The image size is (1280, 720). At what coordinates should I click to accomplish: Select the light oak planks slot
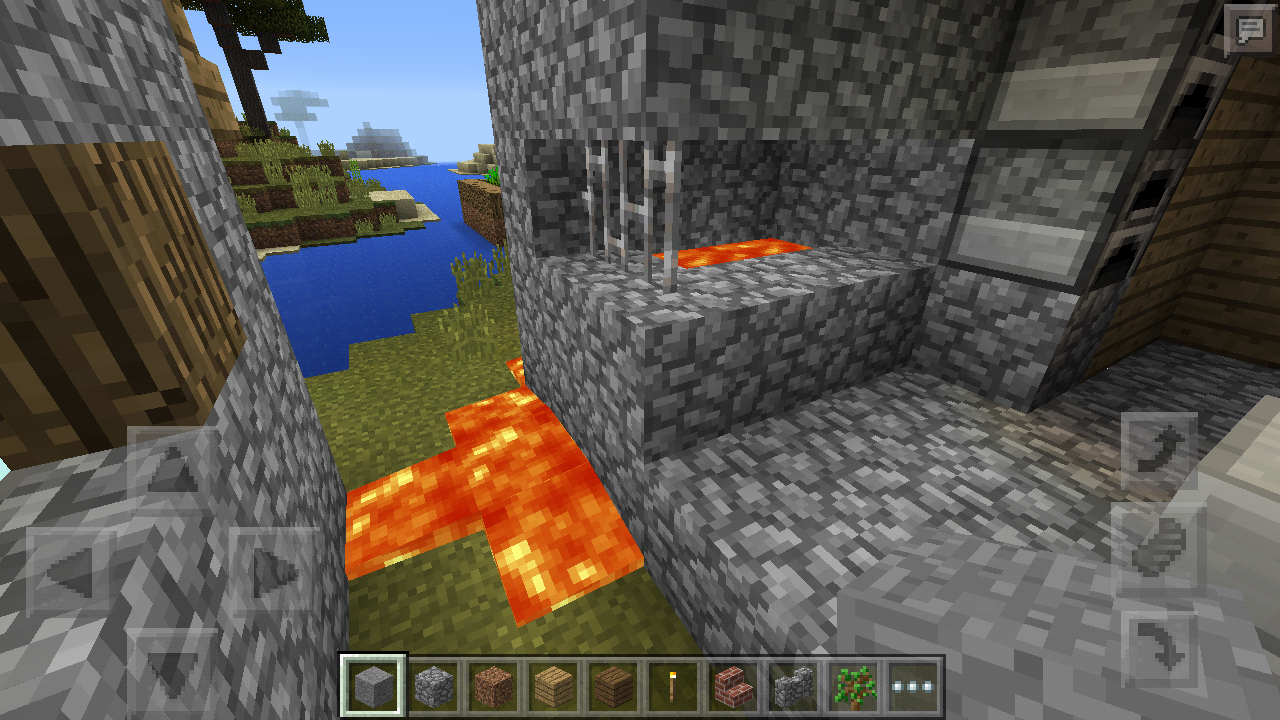(553, 687)
